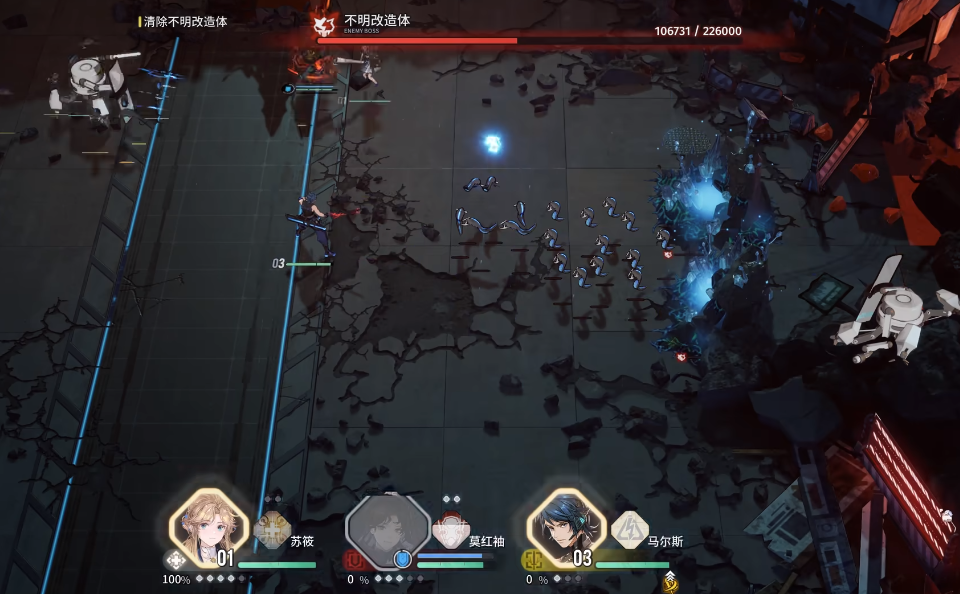This screenshot has width=960, height=594.
Task: Activate 马尔斯's lightning skill icon
Action: click(x=630, y=527)
